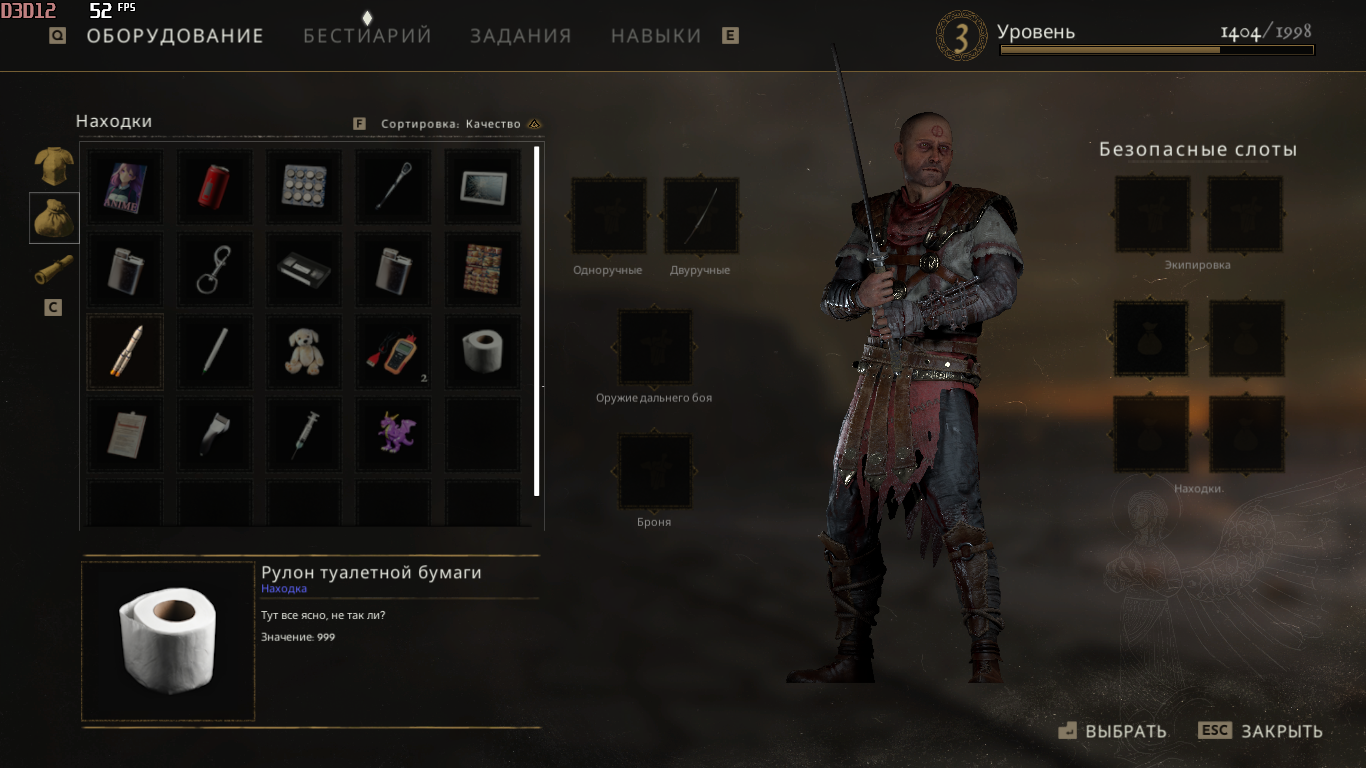Choose the cracked tablet item
The height and width of the screenshot is (768, 1366).
coord(482,187)
